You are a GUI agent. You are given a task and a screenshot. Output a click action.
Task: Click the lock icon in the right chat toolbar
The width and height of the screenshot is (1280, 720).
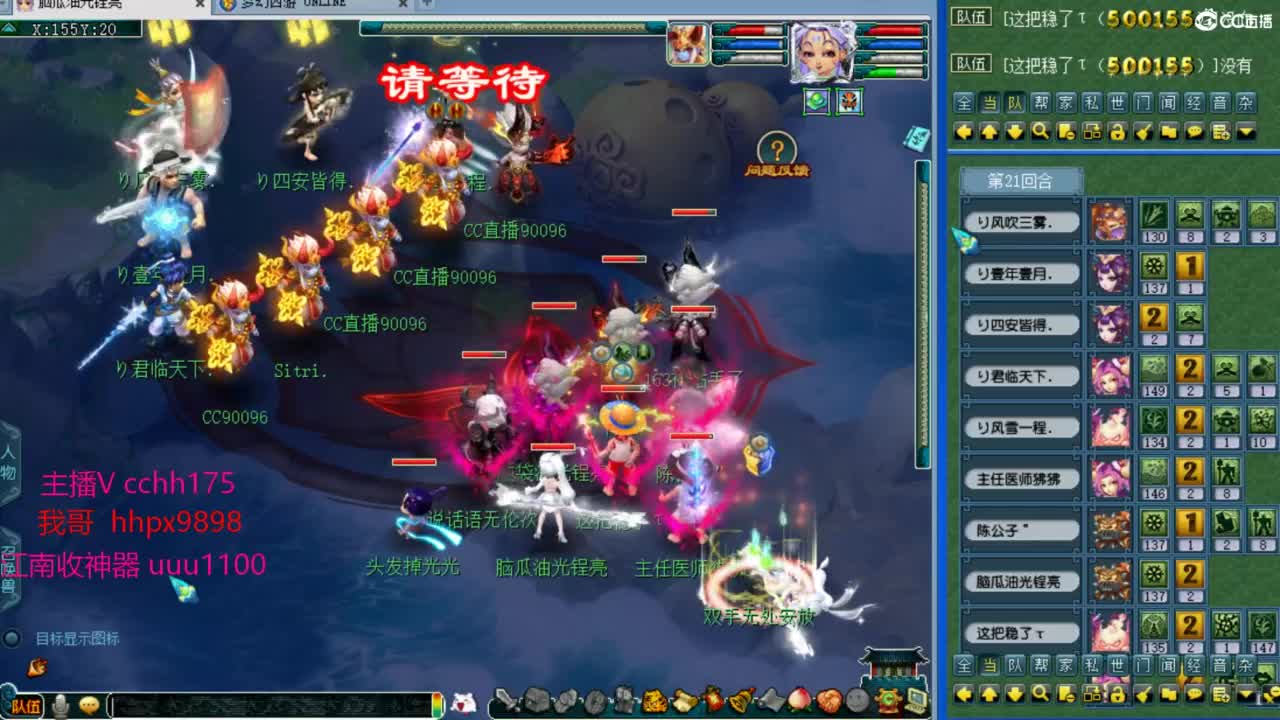1120,131
